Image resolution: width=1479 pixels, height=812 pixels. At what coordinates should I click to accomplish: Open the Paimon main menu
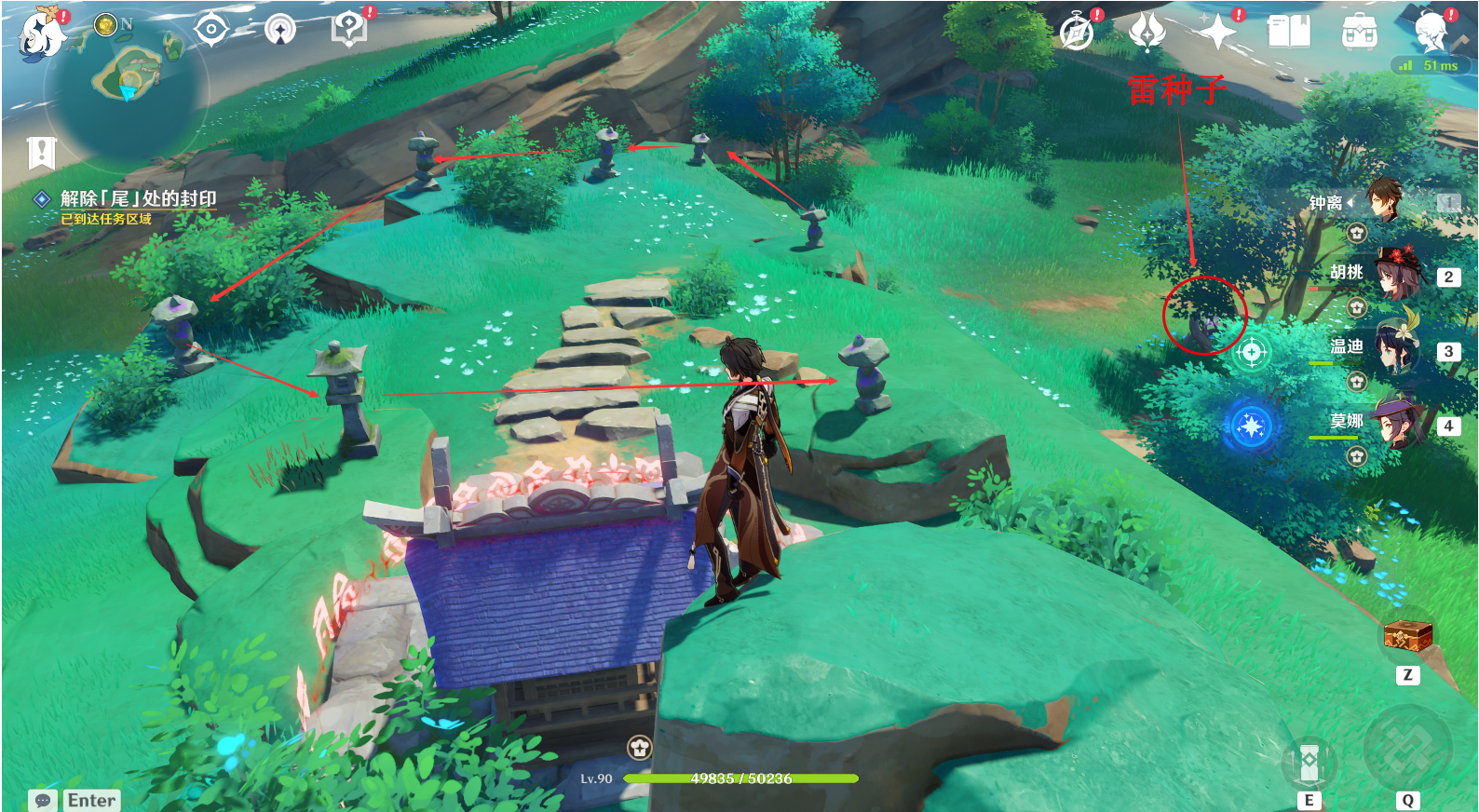(41, 34)
